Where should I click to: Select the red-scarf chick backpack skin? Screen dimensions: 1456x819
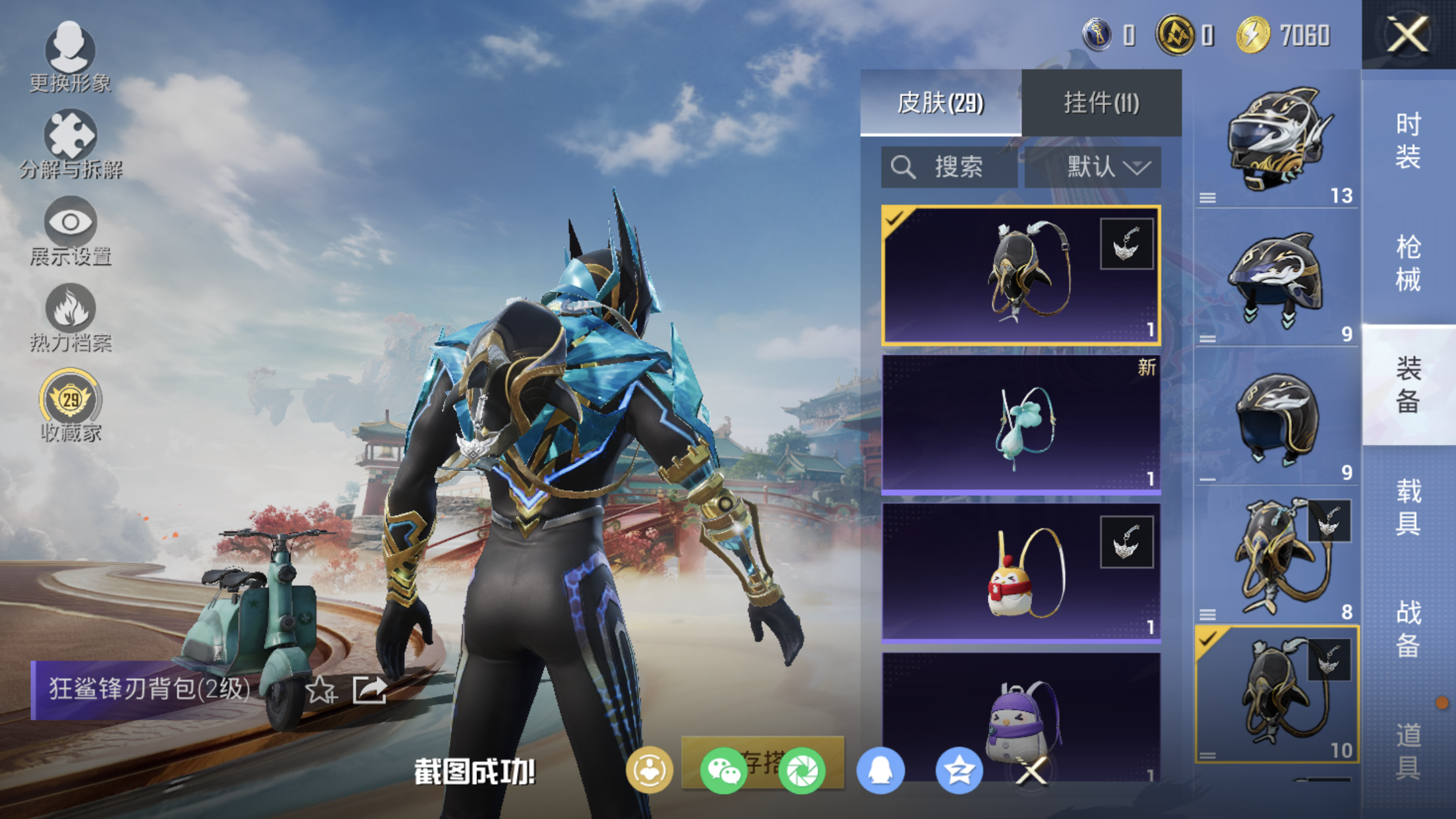(1021, 572)
